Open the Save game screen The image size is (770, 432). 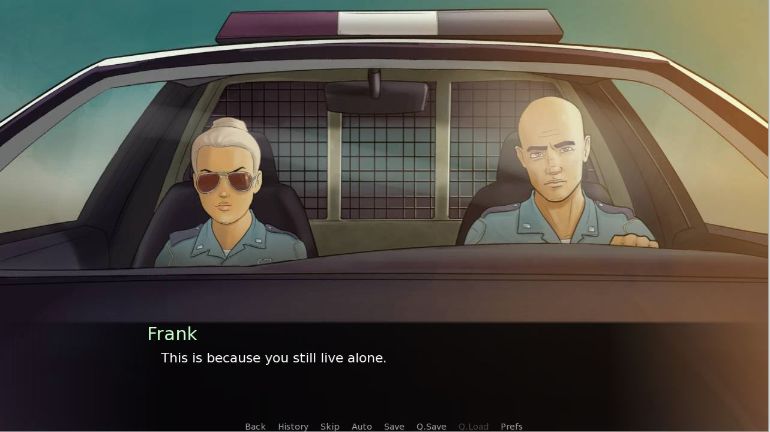[x=394, y=427]
